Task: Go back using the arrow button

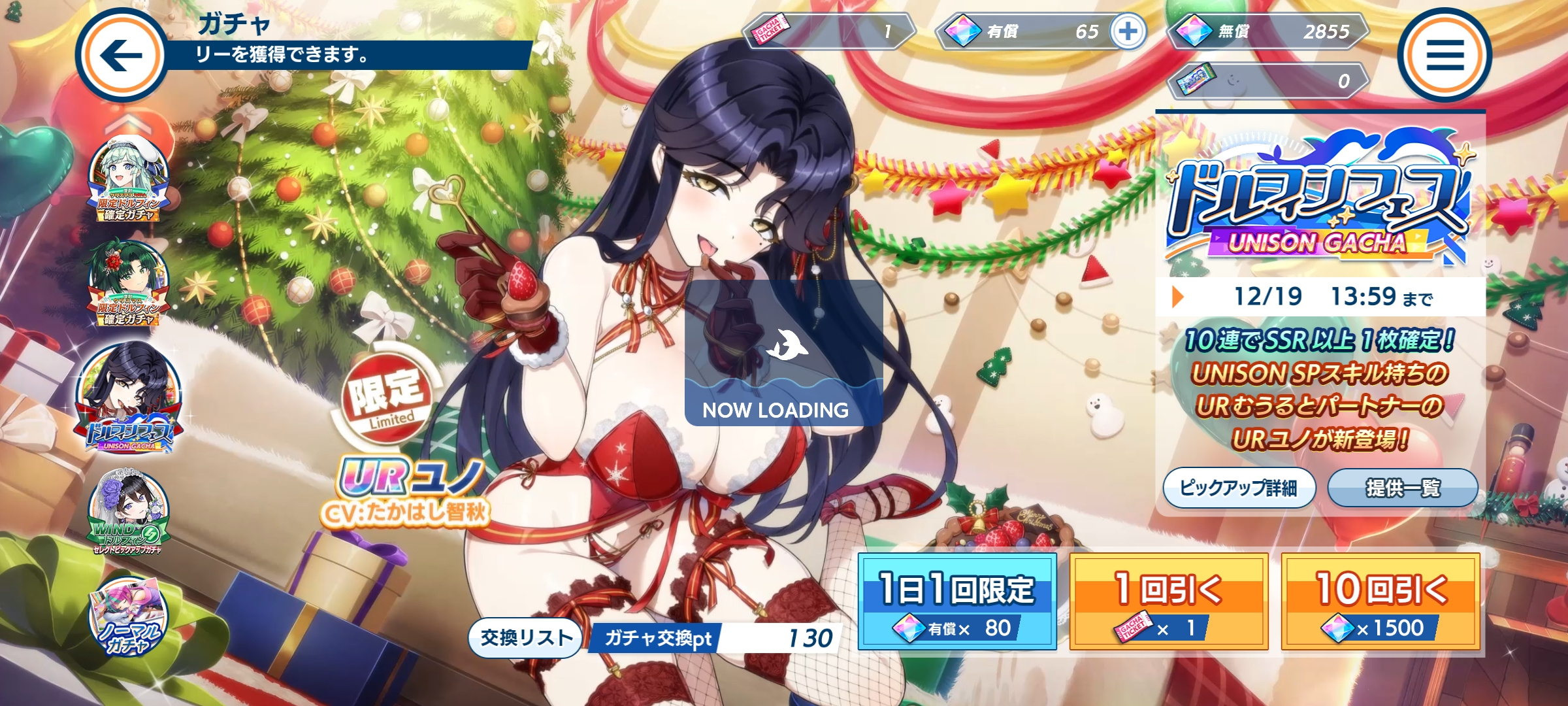Action: tap(122, 55)
